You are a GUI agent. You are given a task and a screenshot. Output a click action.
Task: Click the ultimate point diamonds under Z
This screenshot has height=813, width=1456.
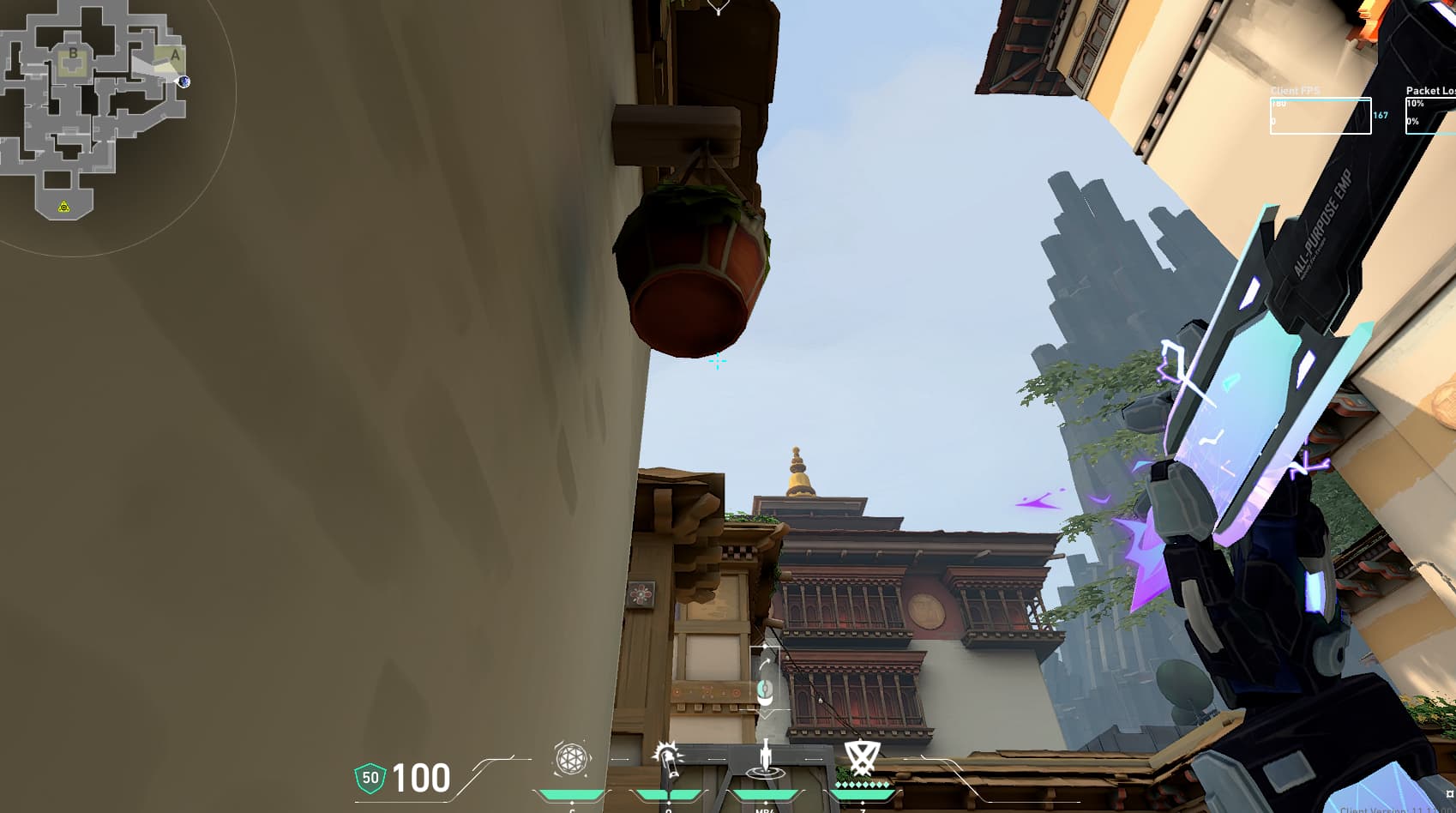[863, 784]
